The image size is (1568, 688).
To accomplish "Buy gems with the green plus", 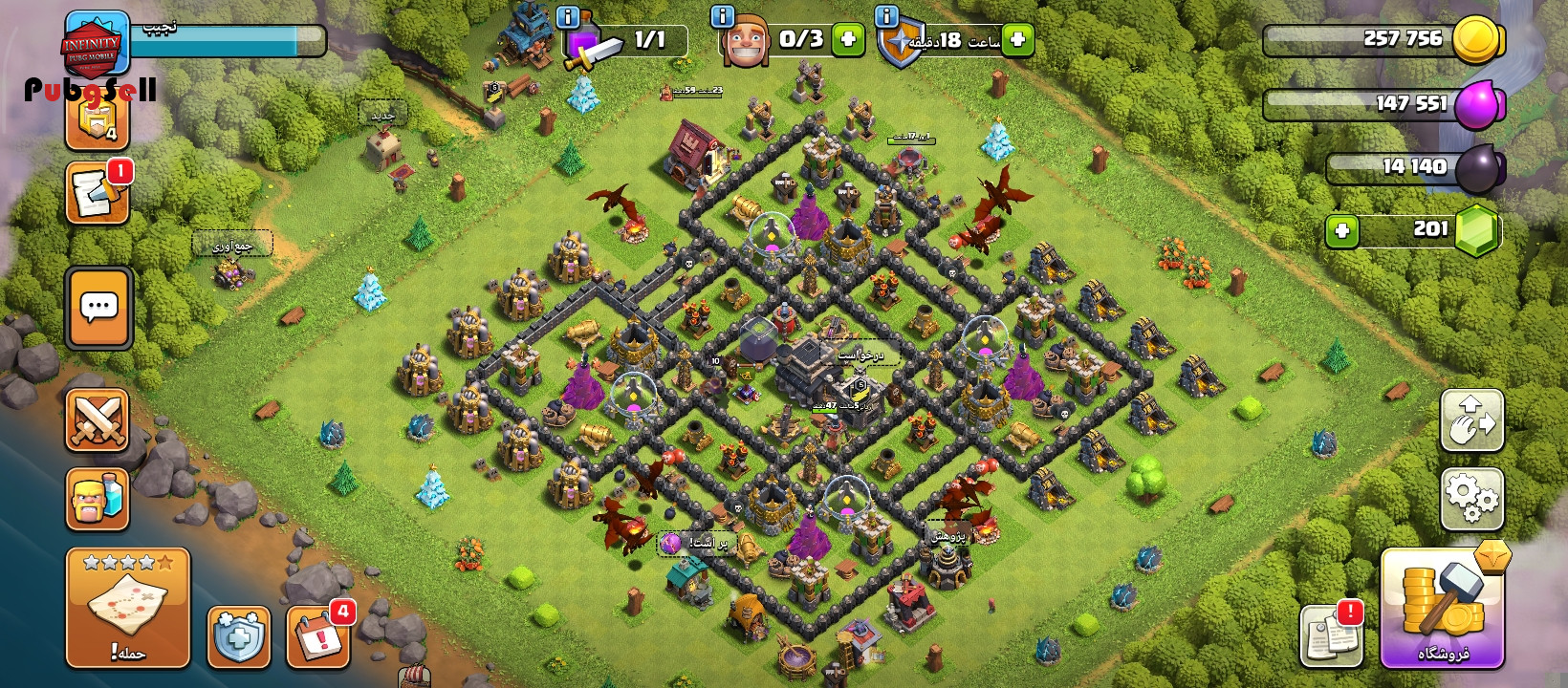I will tap(1342, 230).
